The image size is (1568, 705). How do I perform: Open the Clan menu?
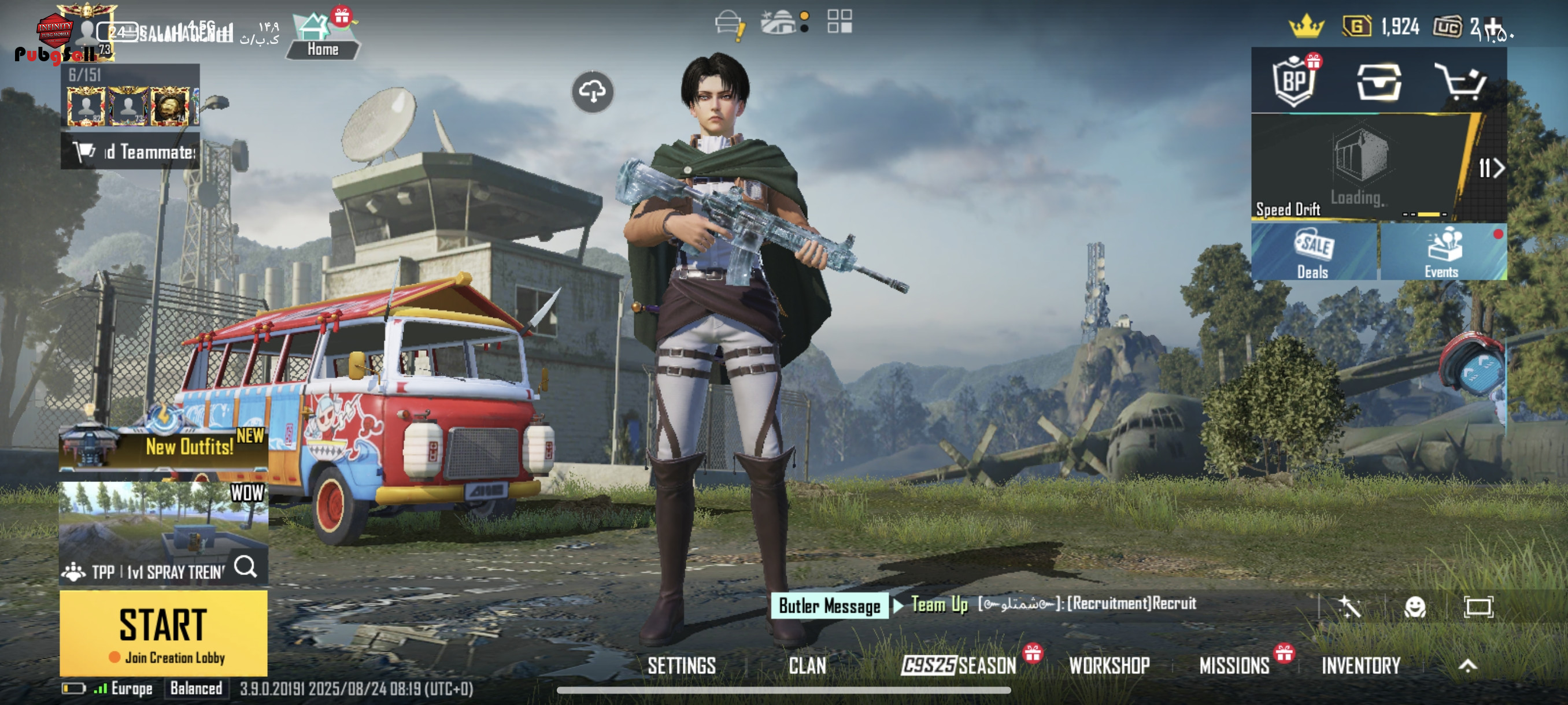tap(807, 666)
